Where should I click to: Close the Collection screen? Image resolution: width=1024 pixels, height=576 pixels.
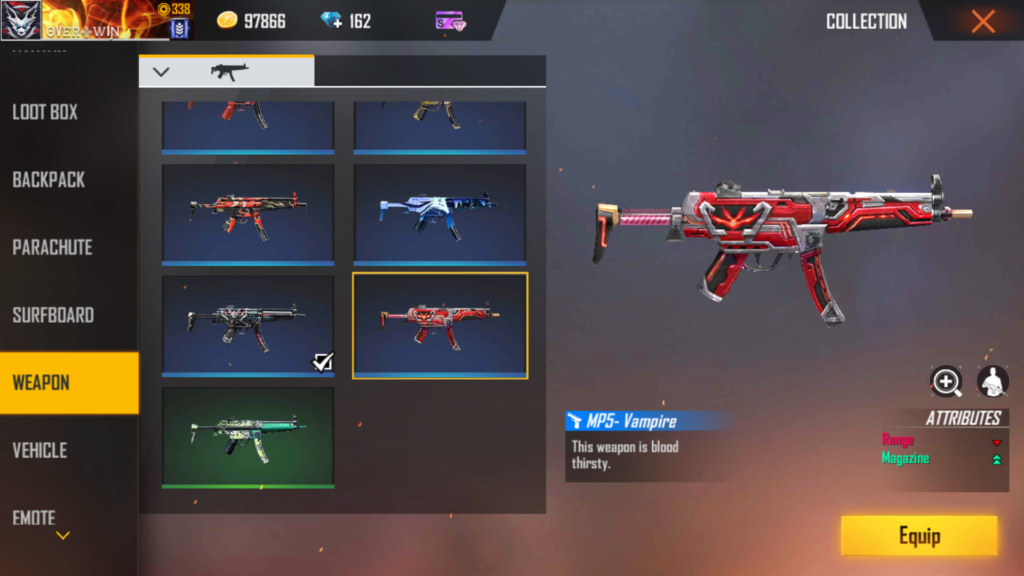click(x=983, y=21)
